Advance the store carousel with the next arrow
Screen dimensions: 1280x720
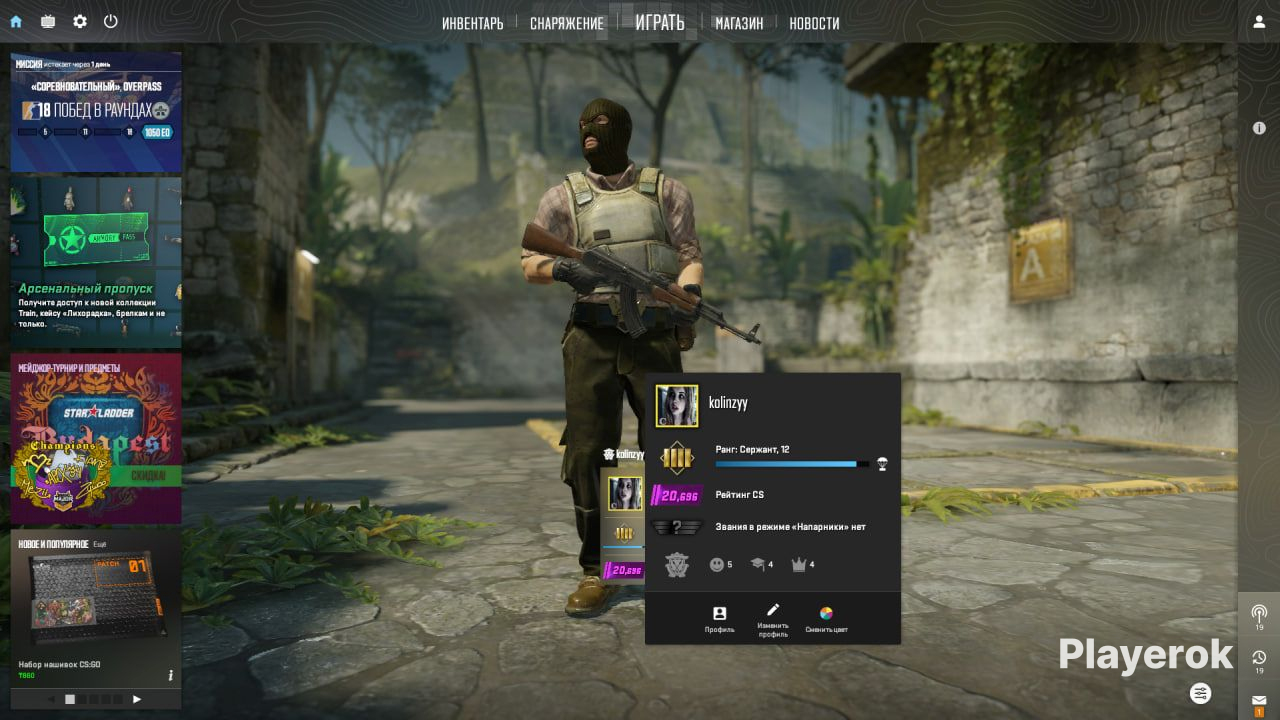coord(137,699)
